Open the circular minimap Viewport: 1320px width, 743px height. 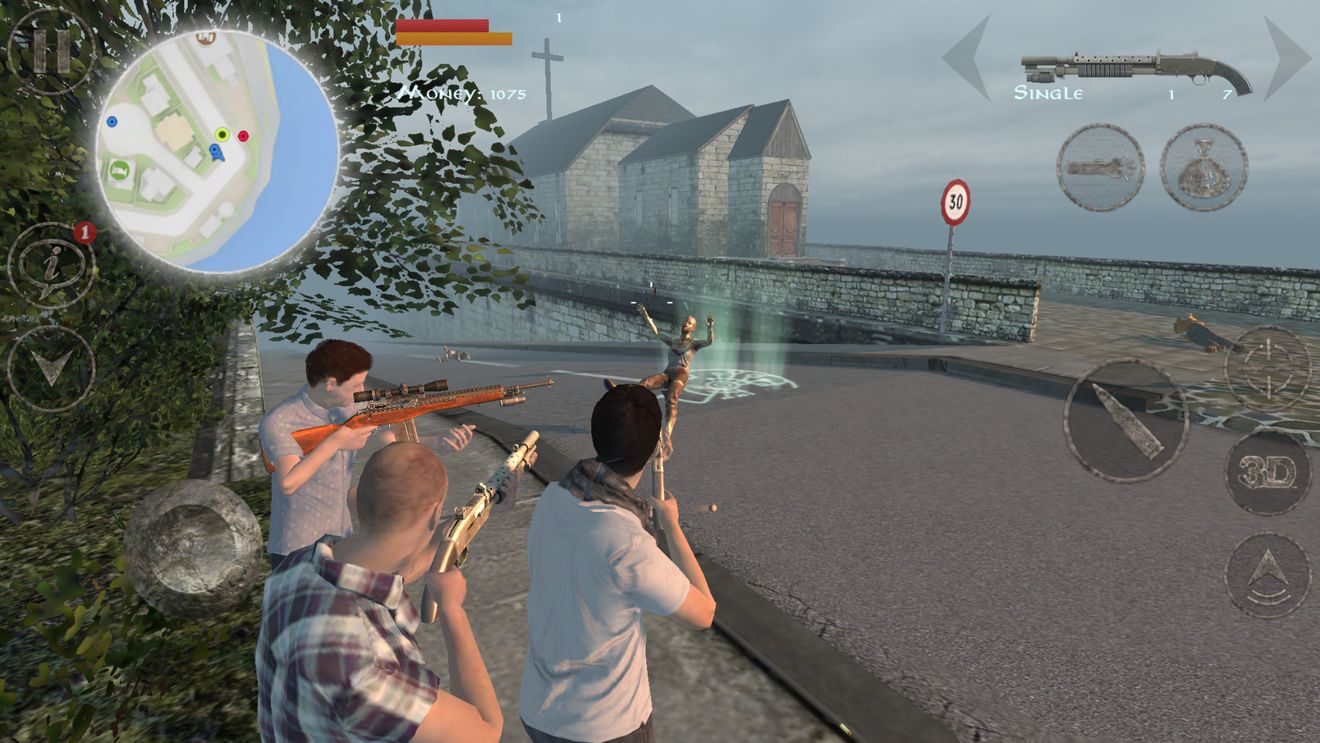217,151
